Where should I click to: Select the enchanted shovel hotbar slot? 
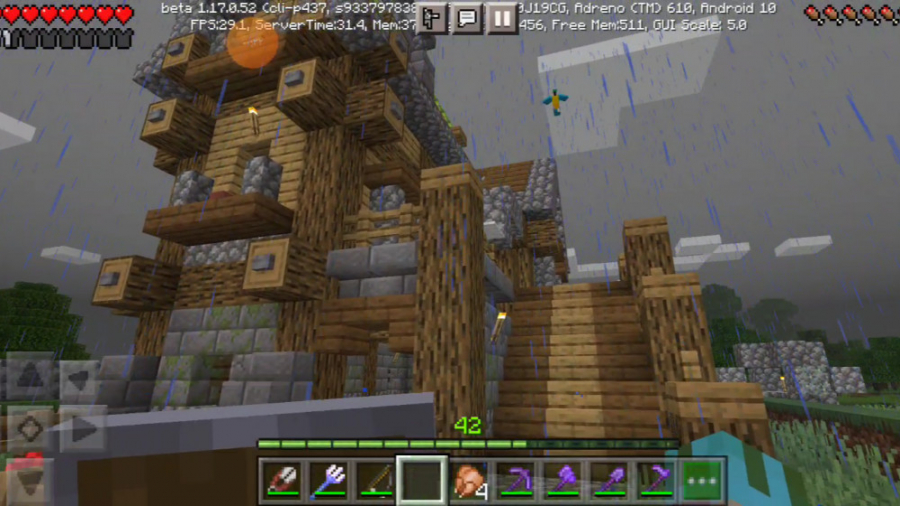608,481
